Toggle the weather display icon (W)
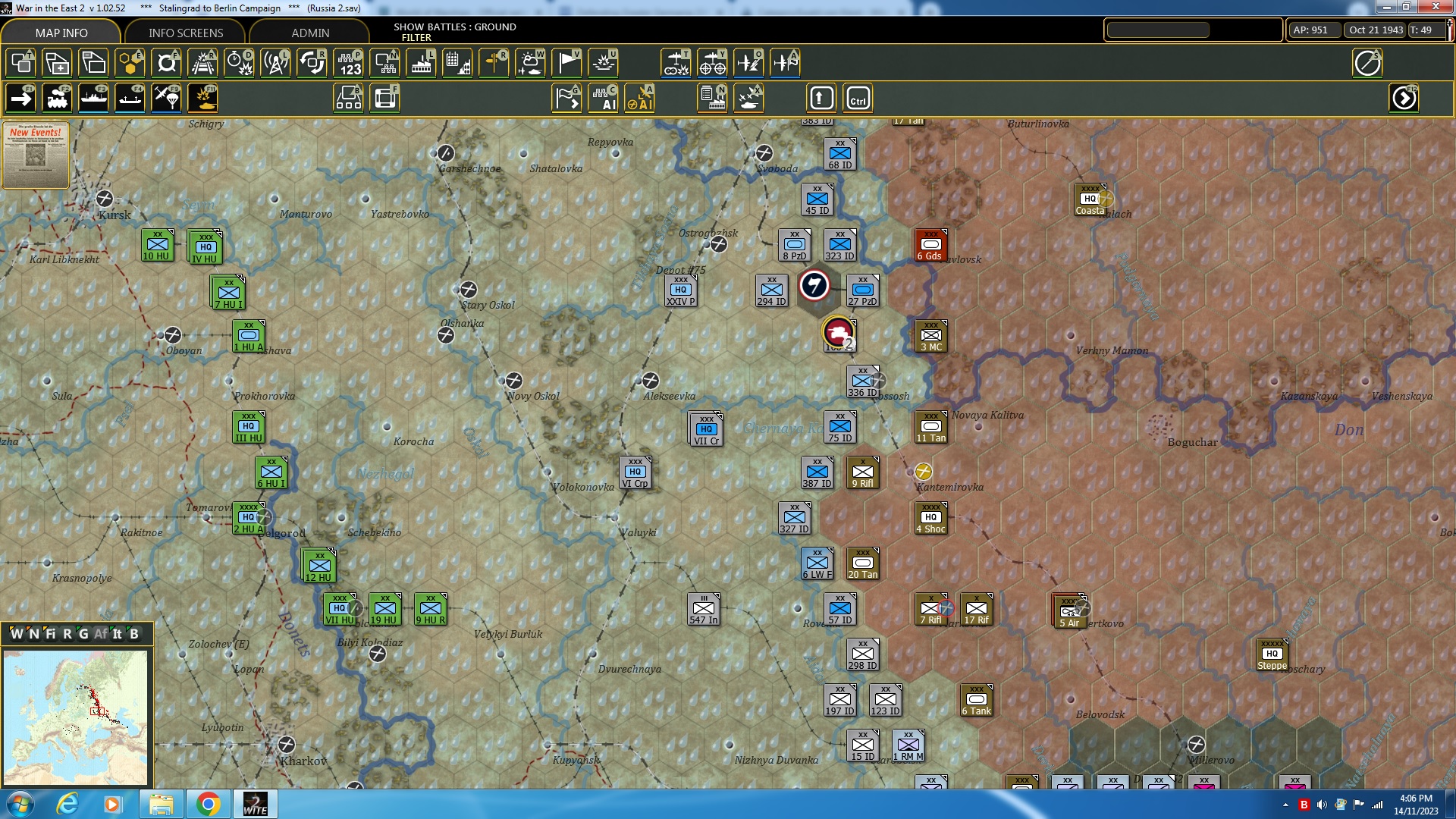 530,64
